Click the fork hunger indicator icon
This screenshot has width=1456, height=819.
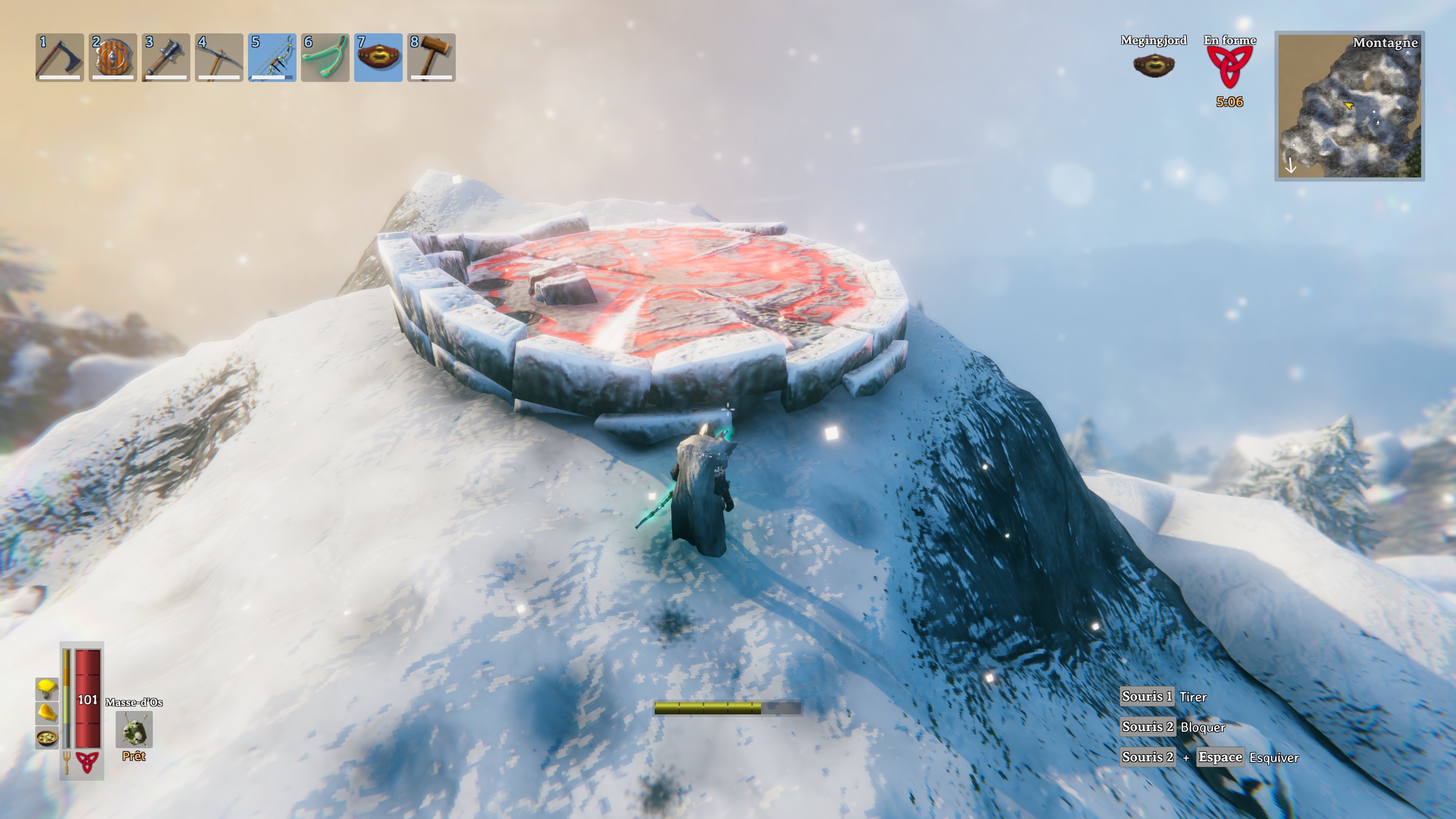67,763
